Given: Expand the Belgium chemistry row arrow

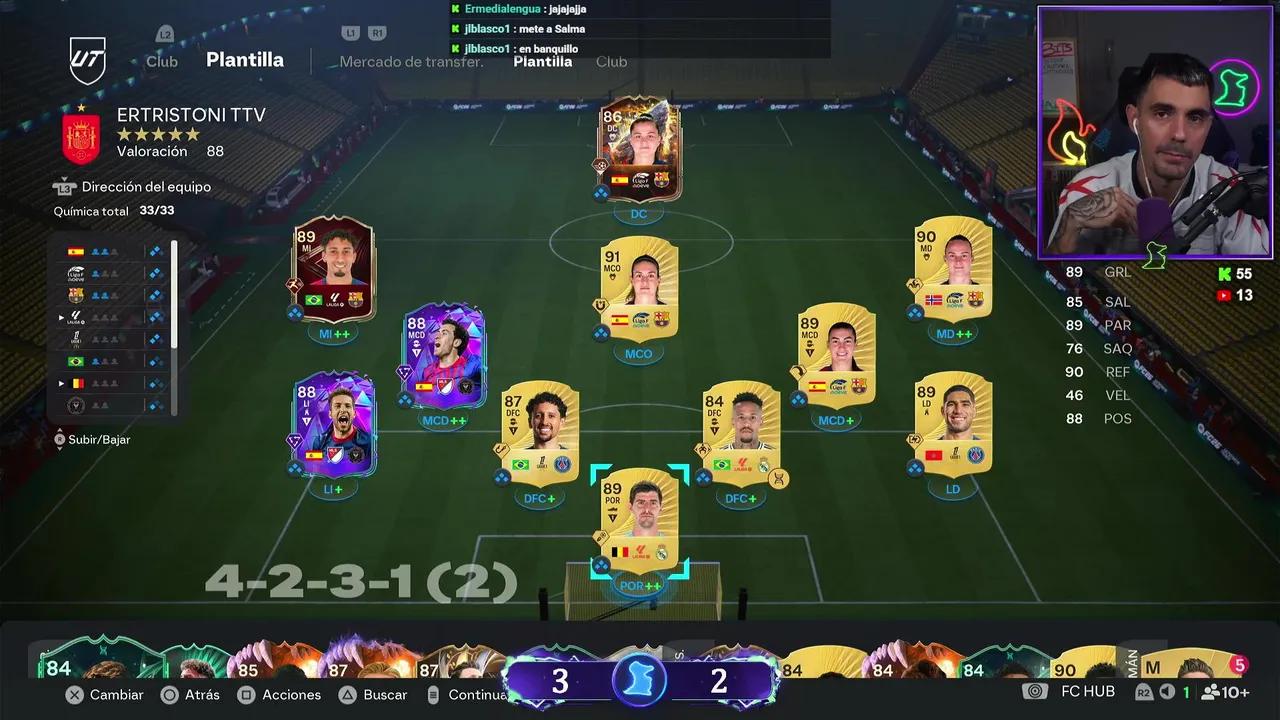Looking at the screenshot, I should 60,382.
